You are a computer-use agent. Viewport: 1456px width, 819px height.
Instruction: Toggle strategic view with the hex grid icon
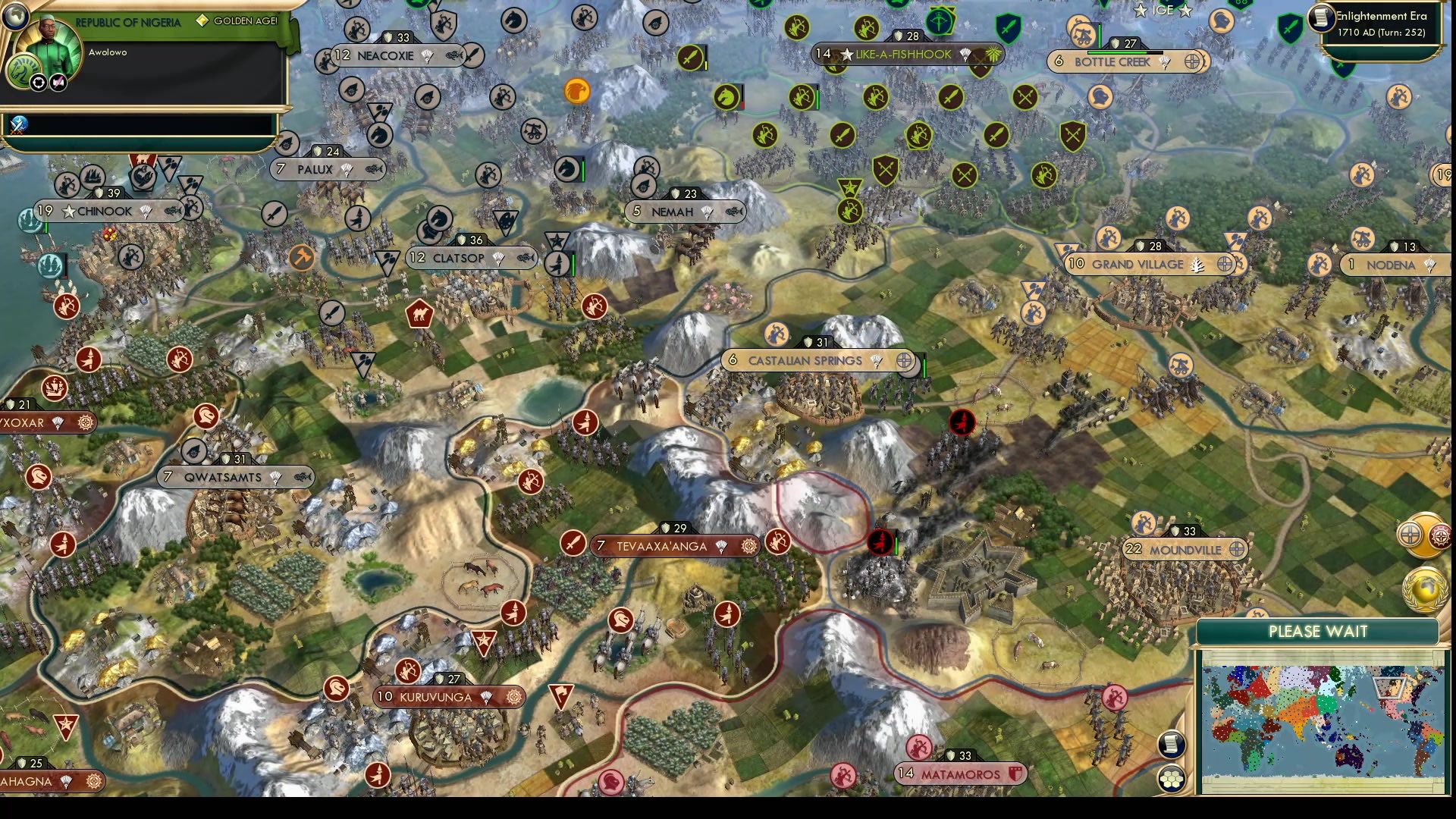pos(1172,777)
